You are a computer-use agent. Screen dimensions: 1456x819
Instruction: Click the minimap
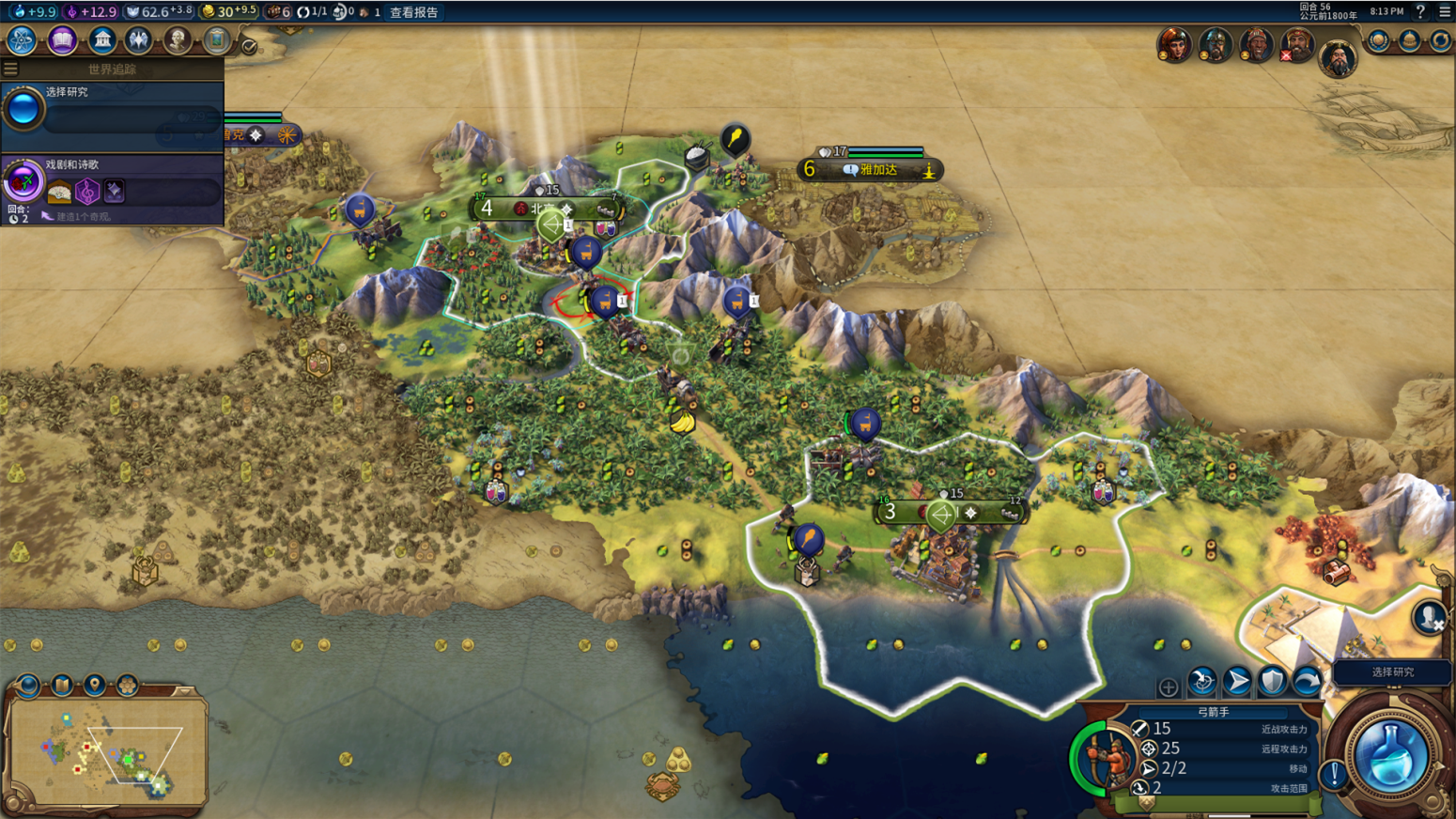pos(105,752)
